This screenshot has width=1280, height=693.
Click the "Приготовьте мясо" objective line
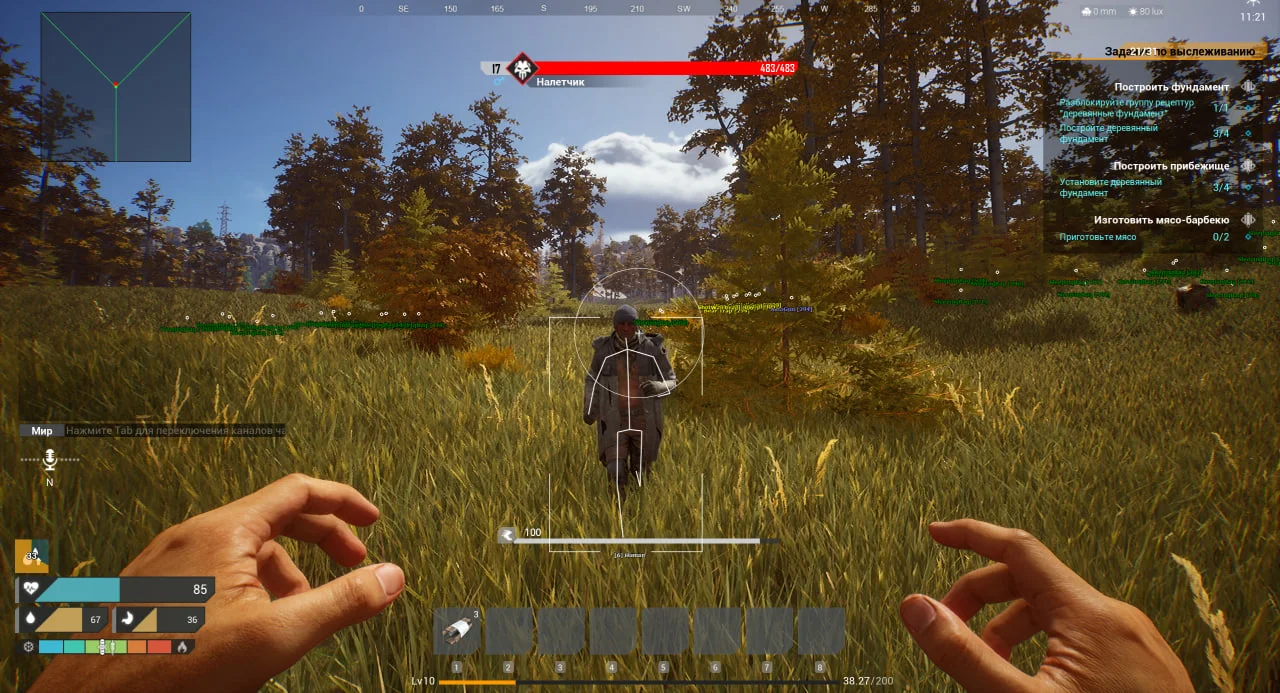click(x=1098, y=237)
